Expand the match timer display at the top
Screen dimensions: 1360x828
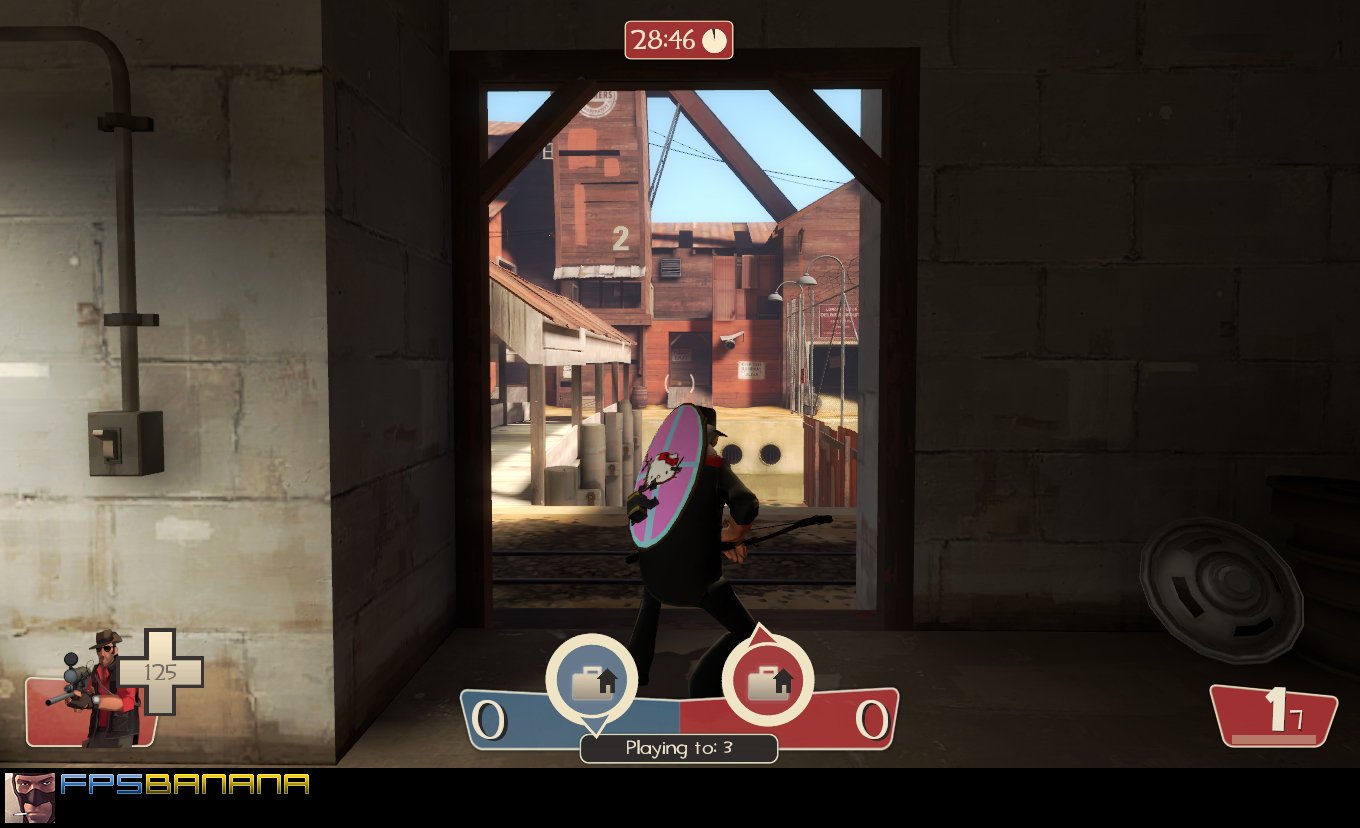679,41
